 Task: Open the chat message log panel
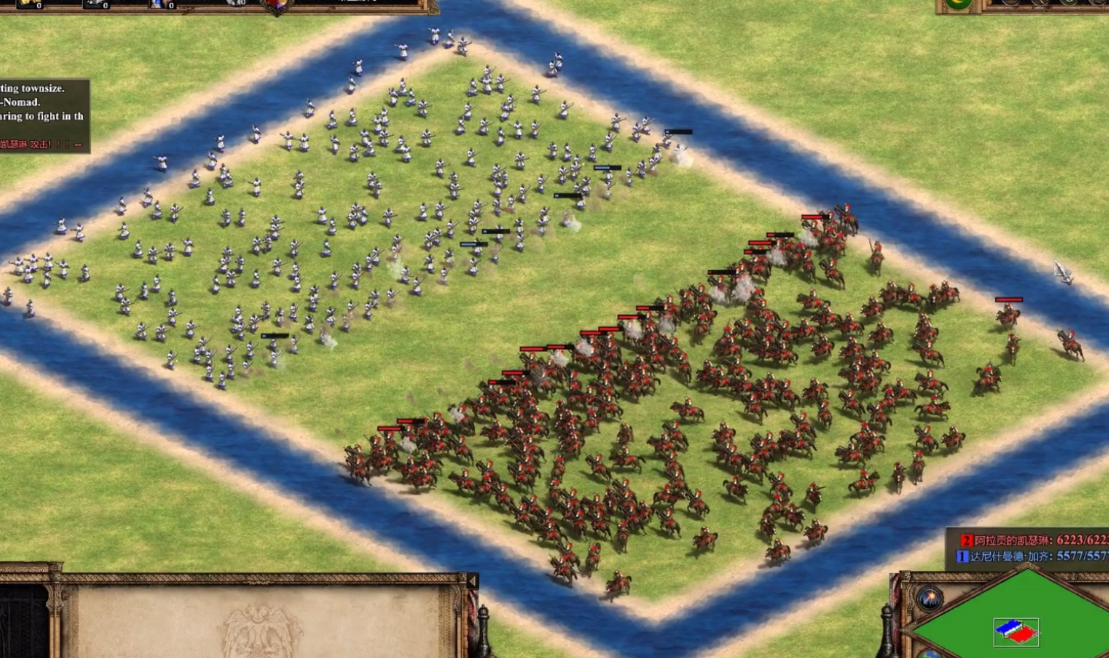44,116
